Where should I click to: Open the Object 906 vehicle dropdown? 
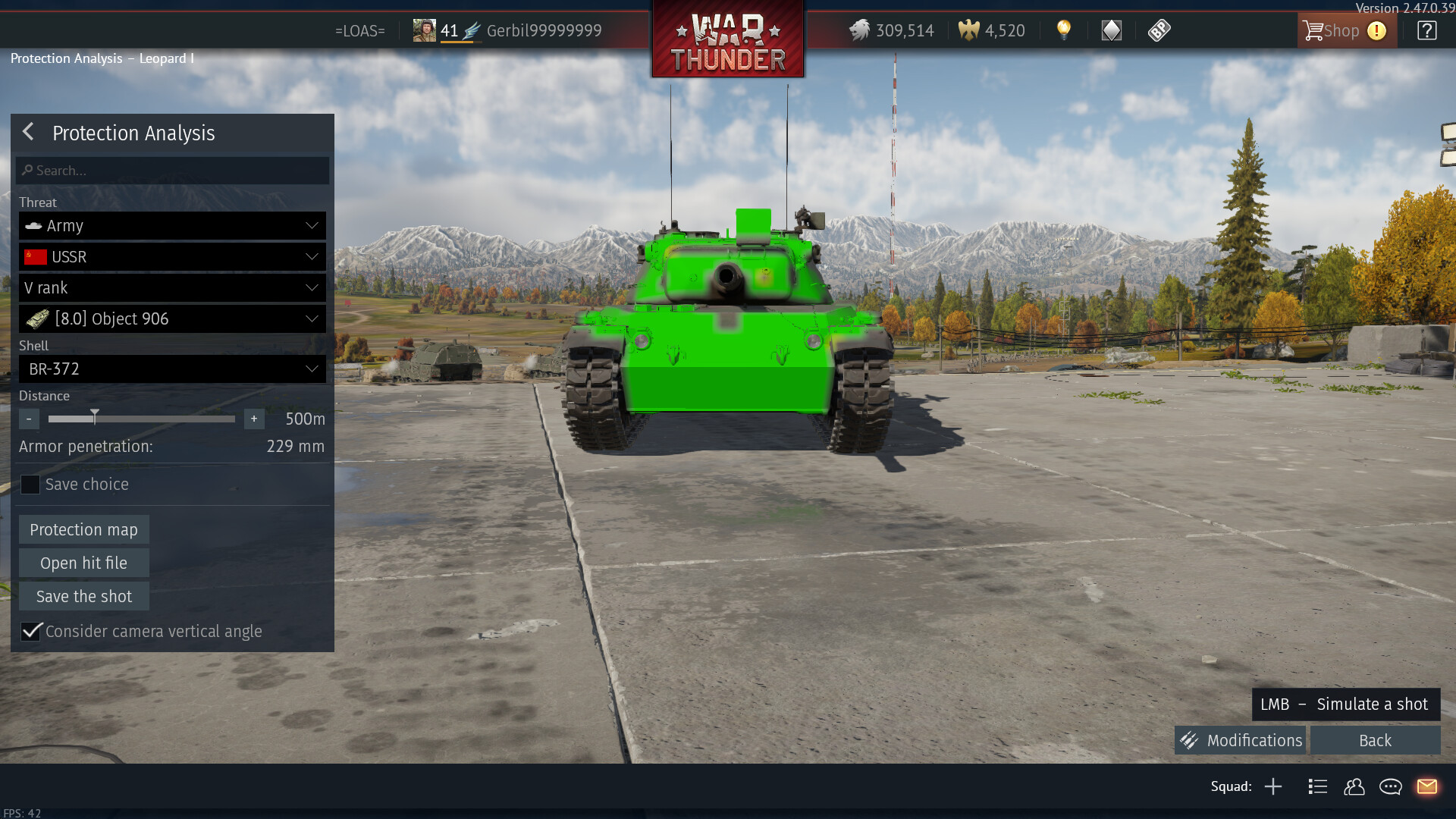(173, 319)
